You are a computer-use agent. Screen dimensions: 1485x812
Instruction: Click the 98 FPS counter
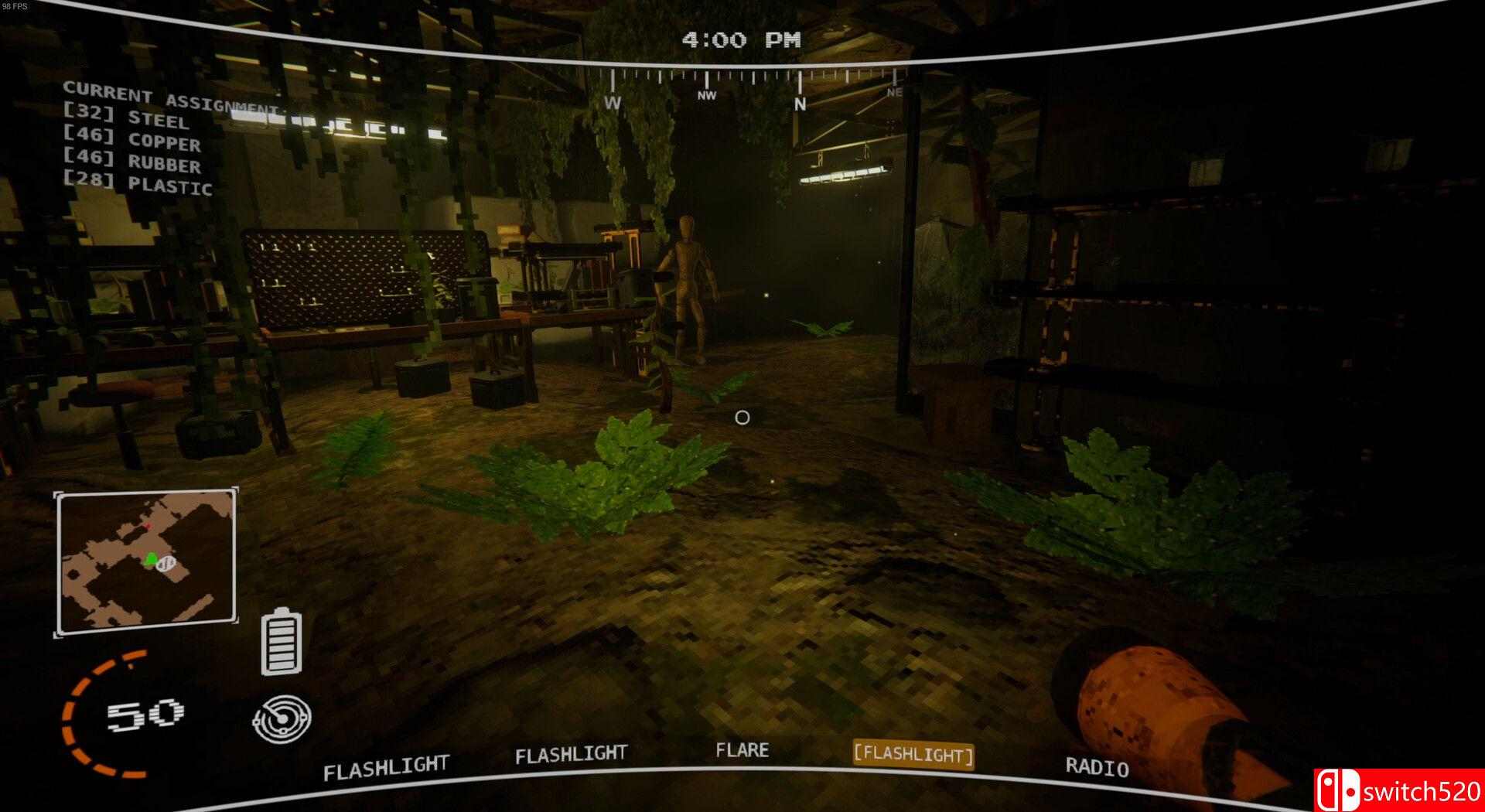(x=14, y=6)
